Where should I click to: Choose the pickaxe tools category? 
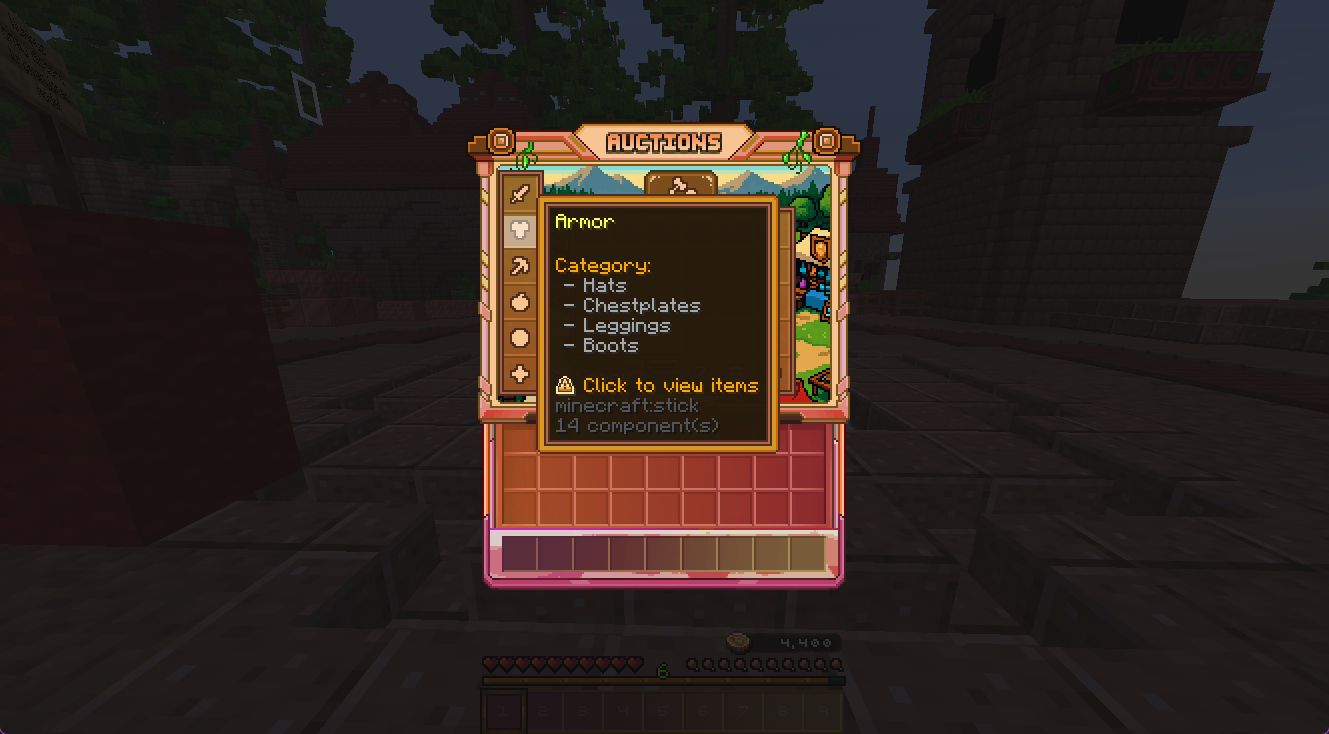pos(519,266)
